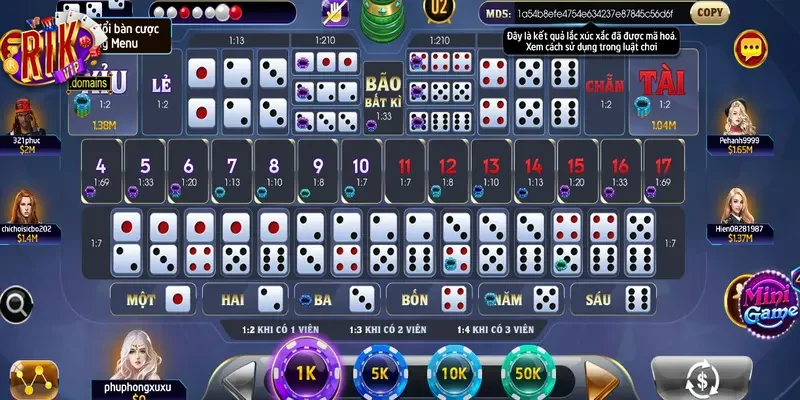Screen dimensions: 800x400
Task: Select the total 4 bet tile
Action: [x=100, y=171]
